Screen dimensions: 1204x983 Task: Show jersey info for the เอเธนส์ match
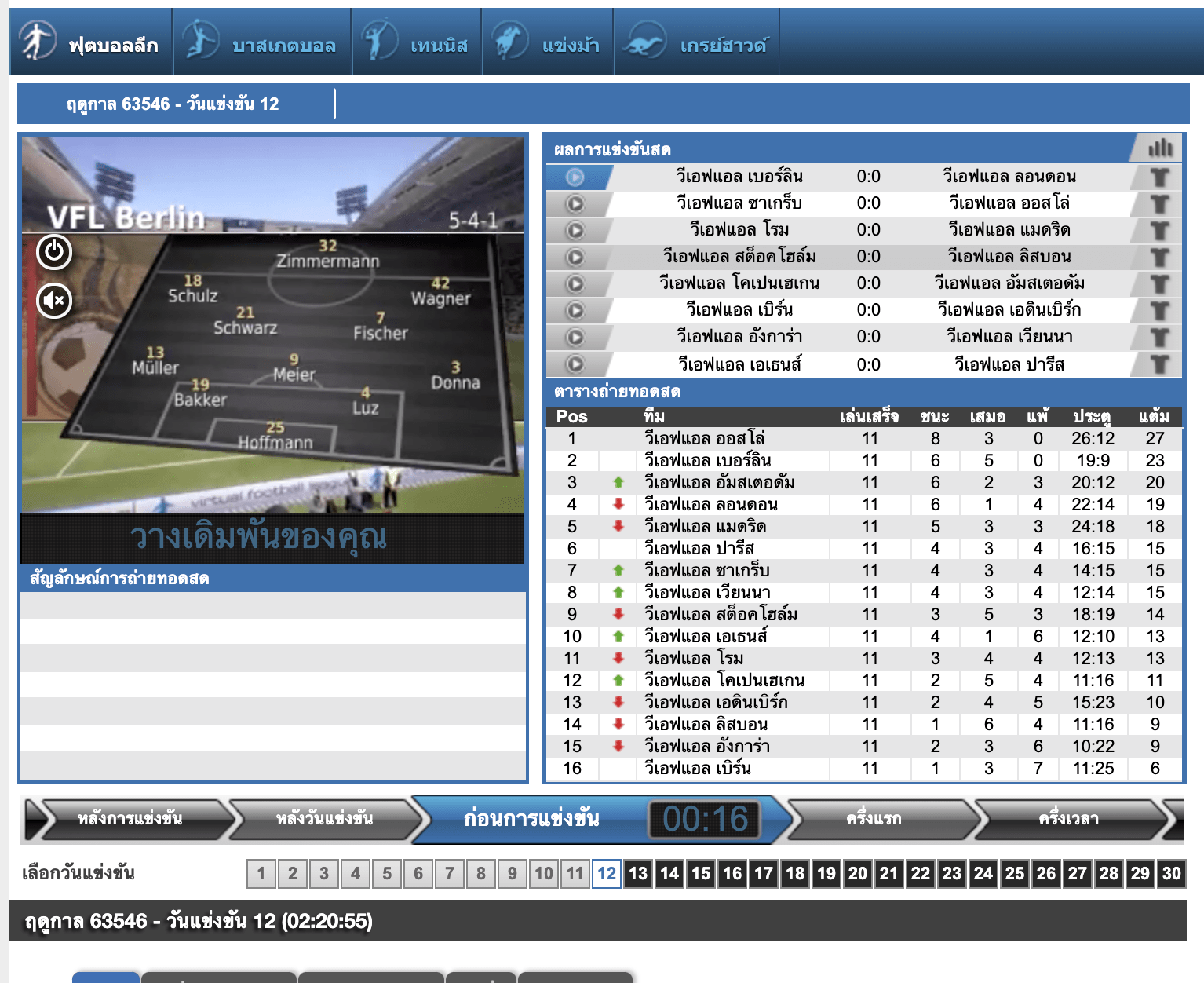[1159, 364]
